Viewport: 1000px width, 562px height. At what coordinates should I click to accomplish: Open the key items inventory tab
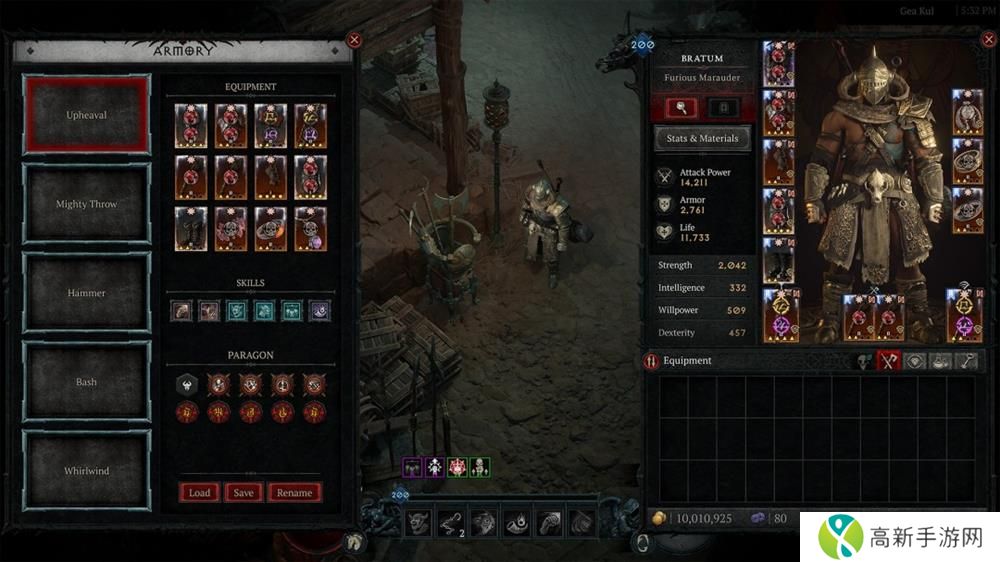pyautogui.click(x=967, y=361)
